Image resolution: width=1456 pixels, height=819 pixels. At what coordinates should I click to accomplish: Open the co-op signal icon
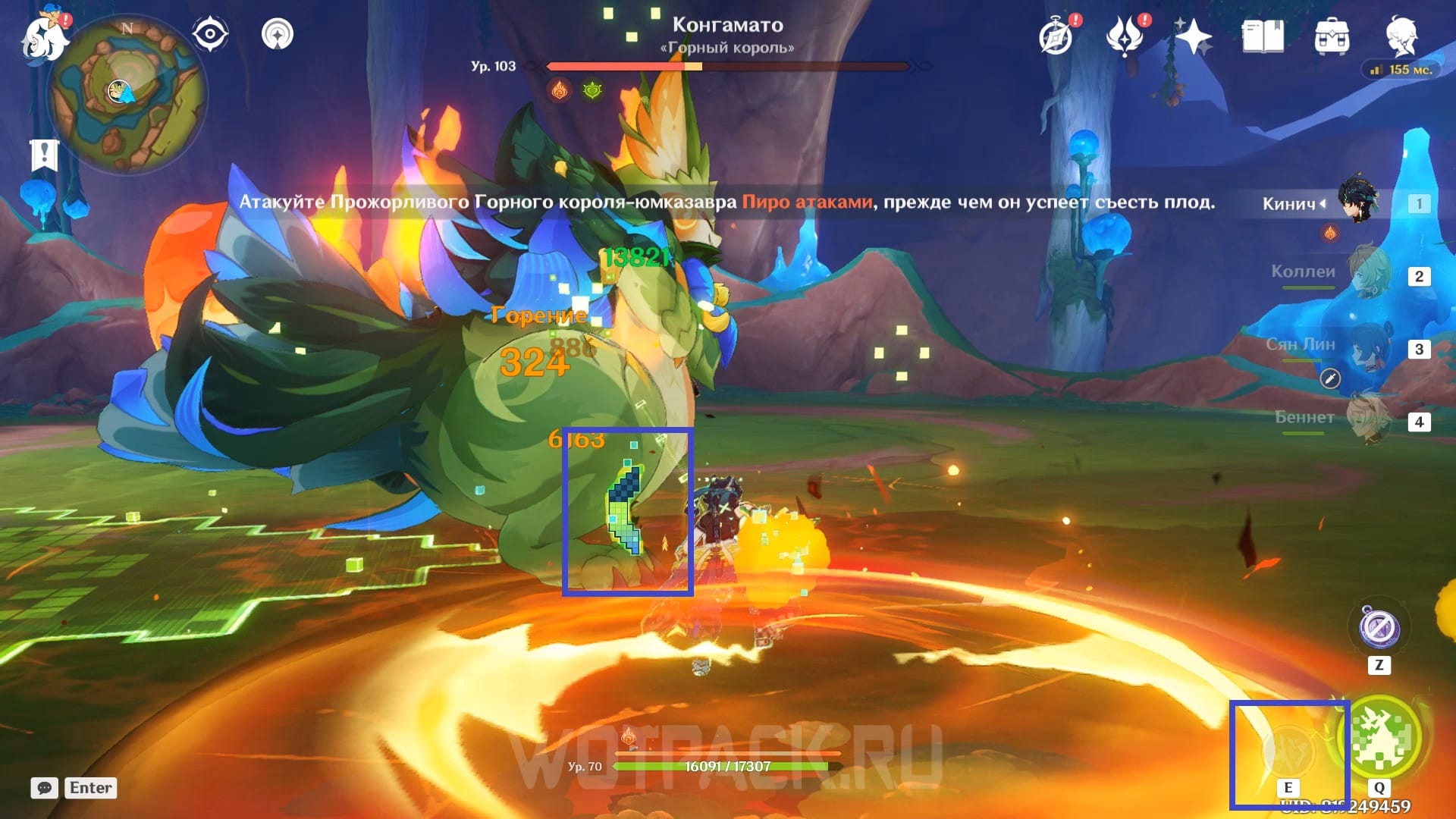(278, 34)
